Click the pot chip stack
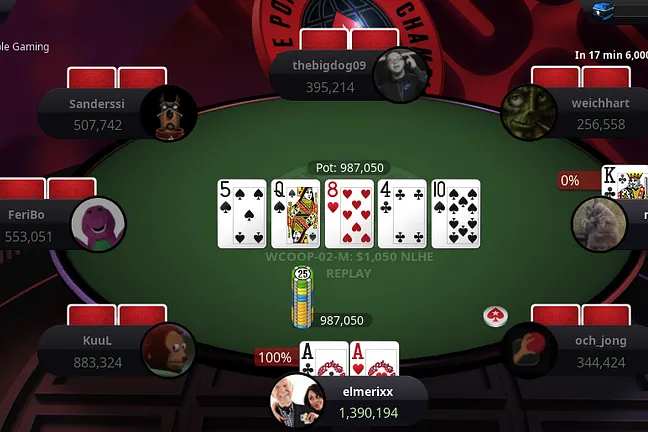Viewport: 648px width, 432px height. coord(302,298)
